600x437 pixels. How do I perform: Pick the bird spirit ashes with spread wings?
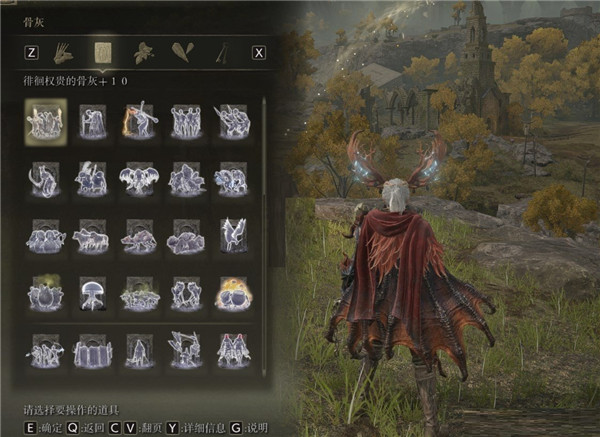pos(233,236)
